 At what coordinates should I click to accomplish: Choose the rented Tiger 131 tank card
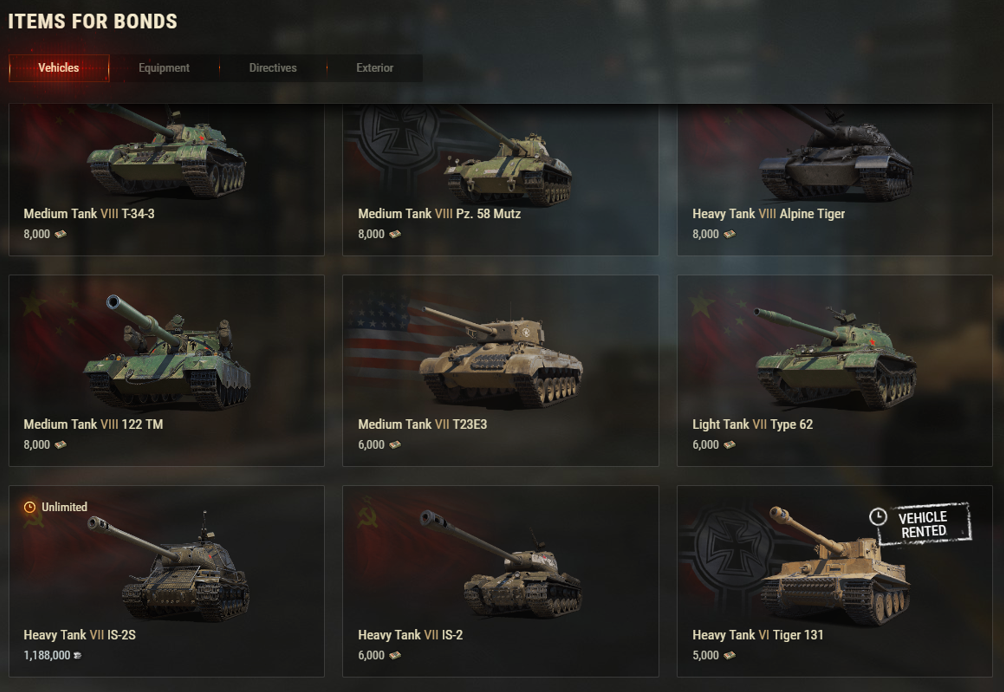pyautogui.click(x=834, y=581)
